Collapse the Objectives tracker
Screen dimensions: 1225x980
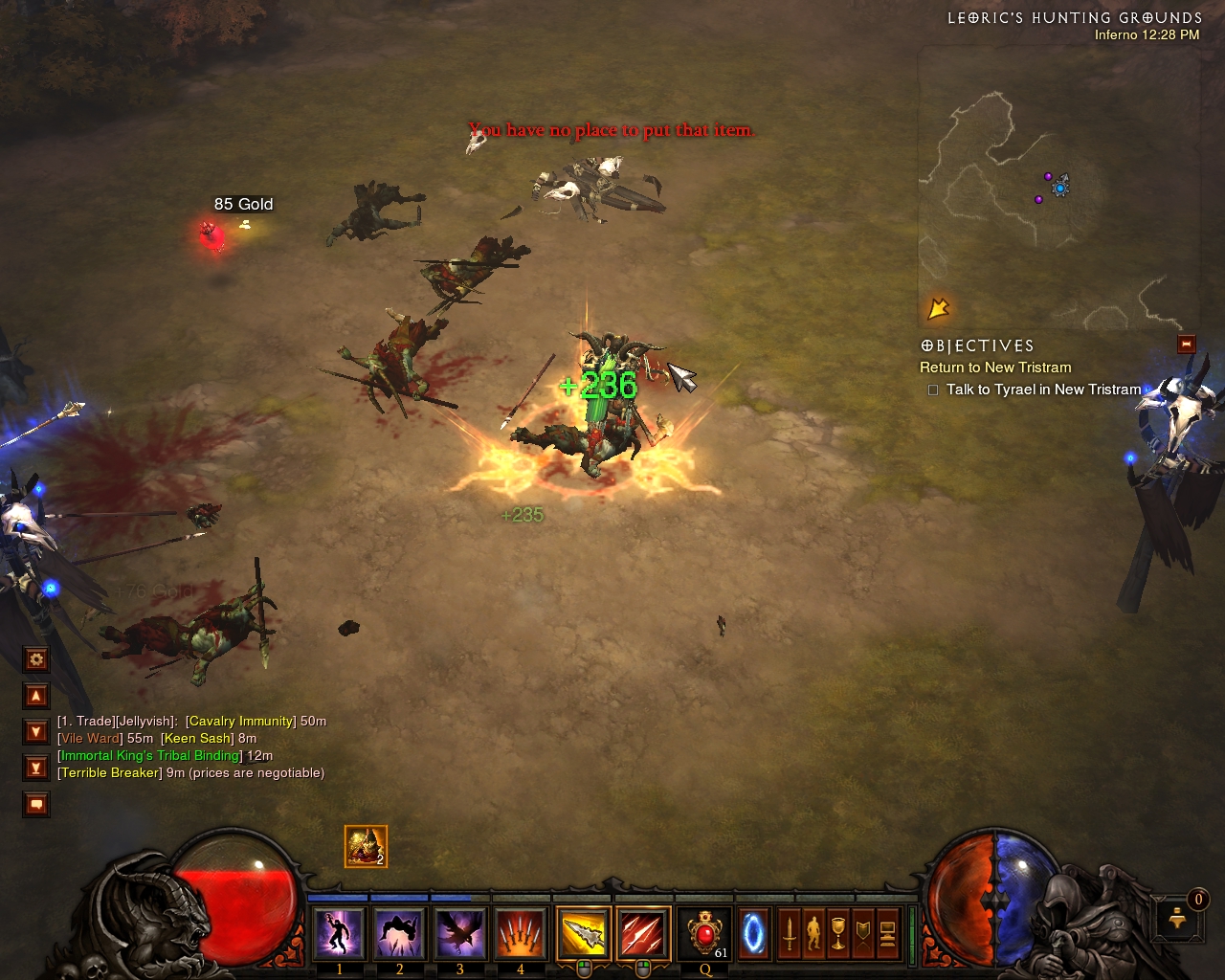(x=1187, y=345)
